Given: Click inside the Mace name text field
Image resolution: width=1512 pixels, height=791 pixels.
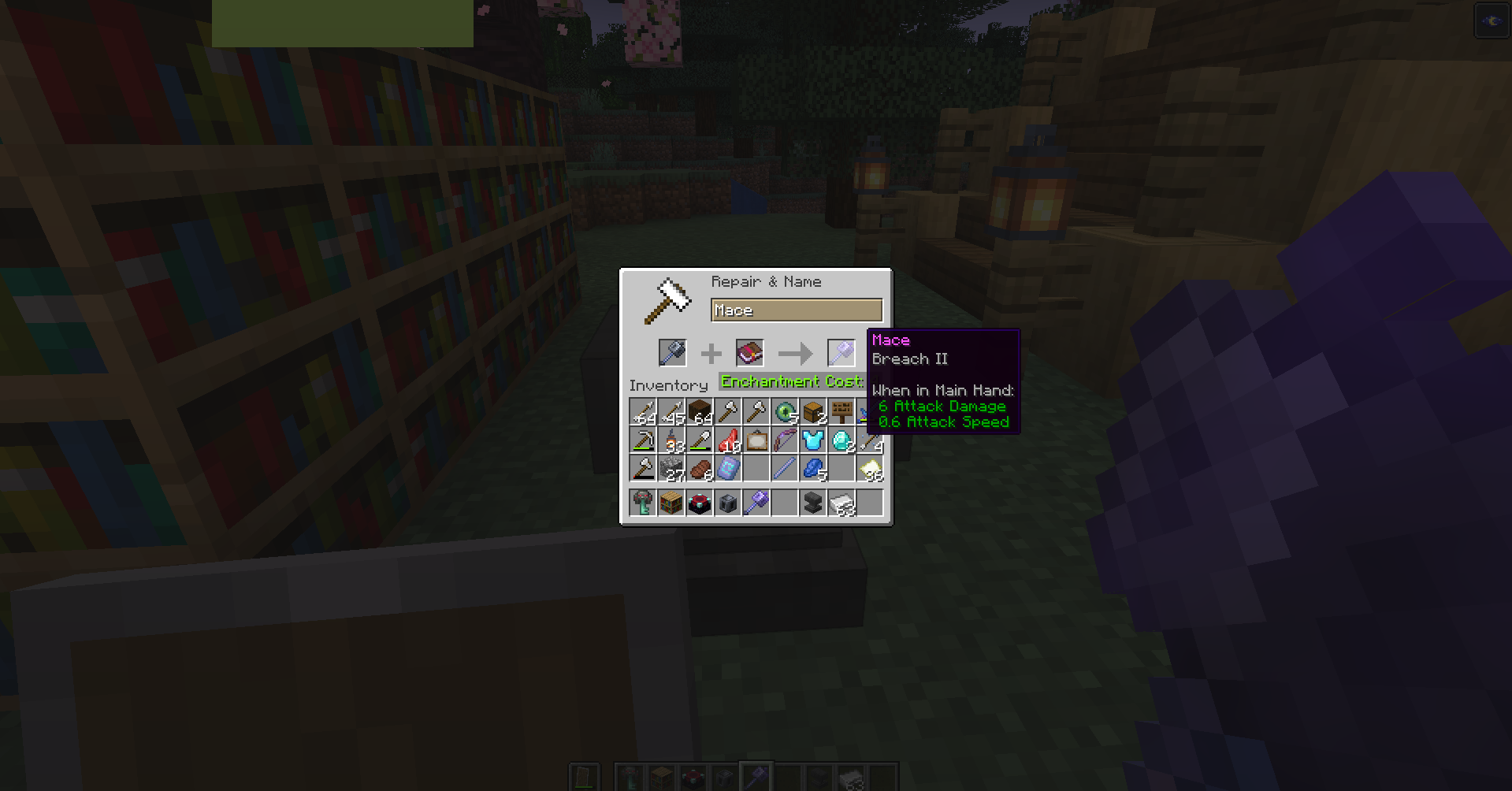Looking at the screenshot, I should pos(796,310).
